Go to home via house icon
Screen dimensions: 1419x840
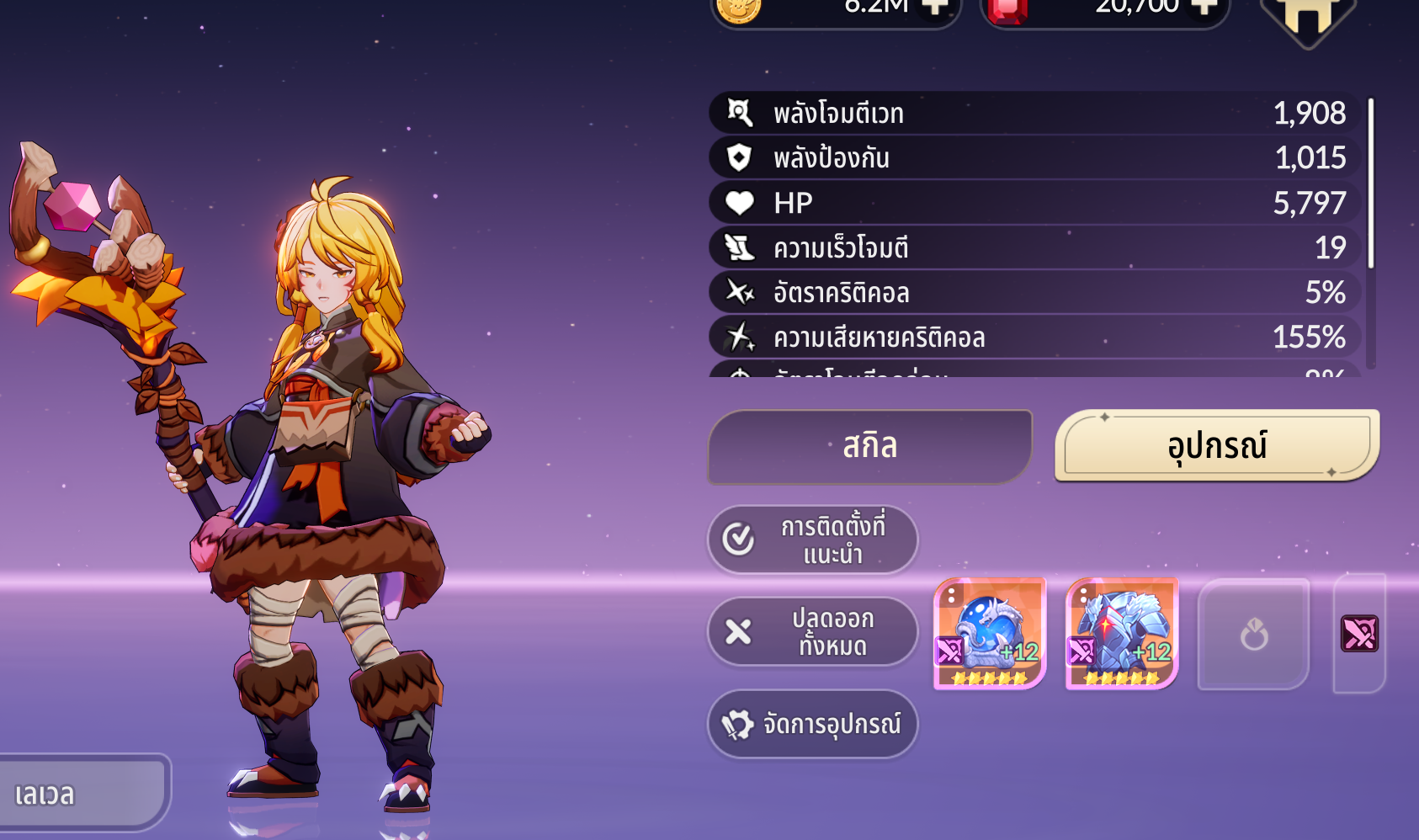click(x=1307, y=19)
